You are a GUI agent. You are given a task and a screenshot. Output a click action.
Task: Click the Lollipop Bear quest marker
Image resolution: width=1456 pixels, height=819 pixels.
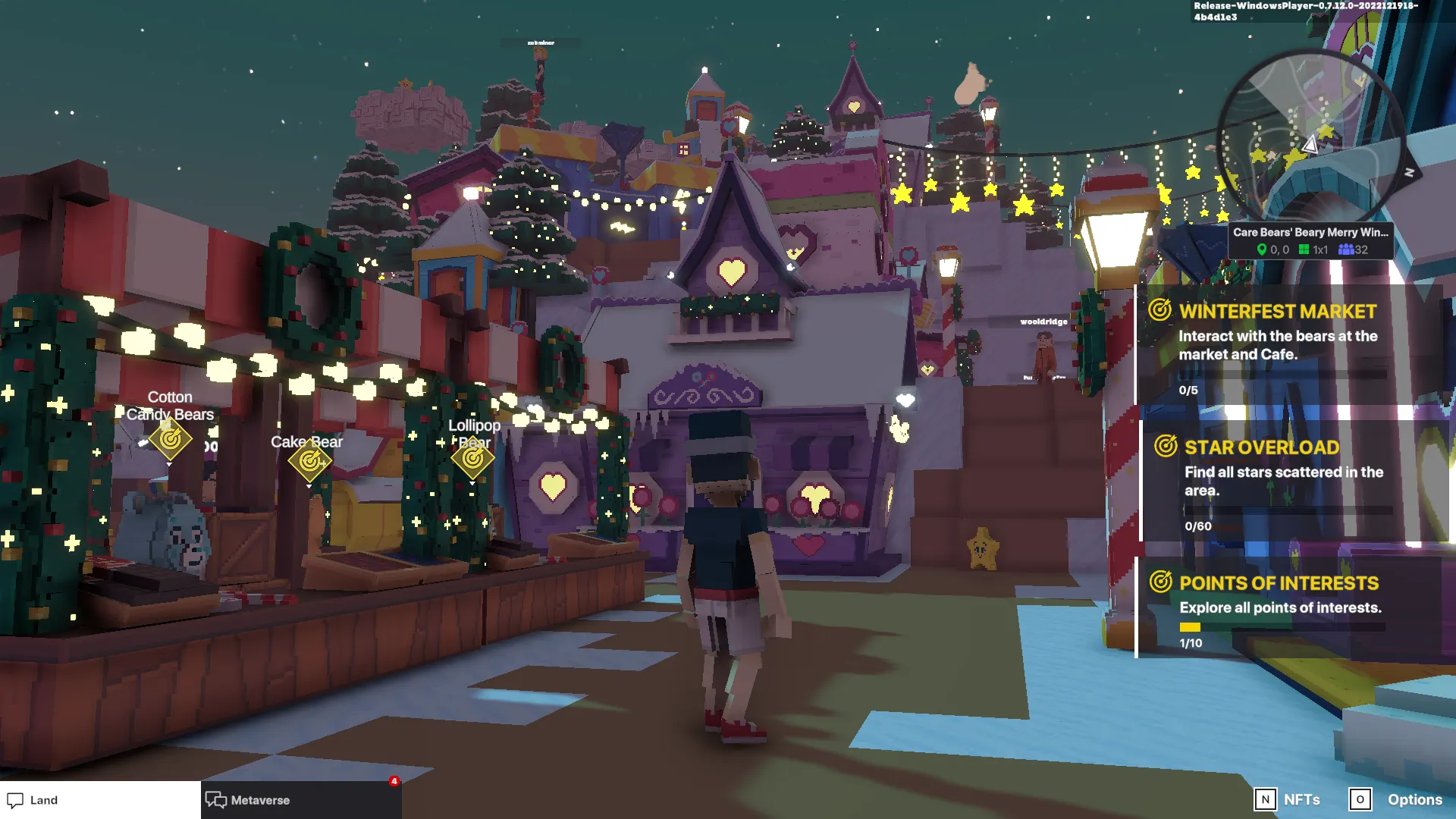pyautogui.click(x=472, y=458)
